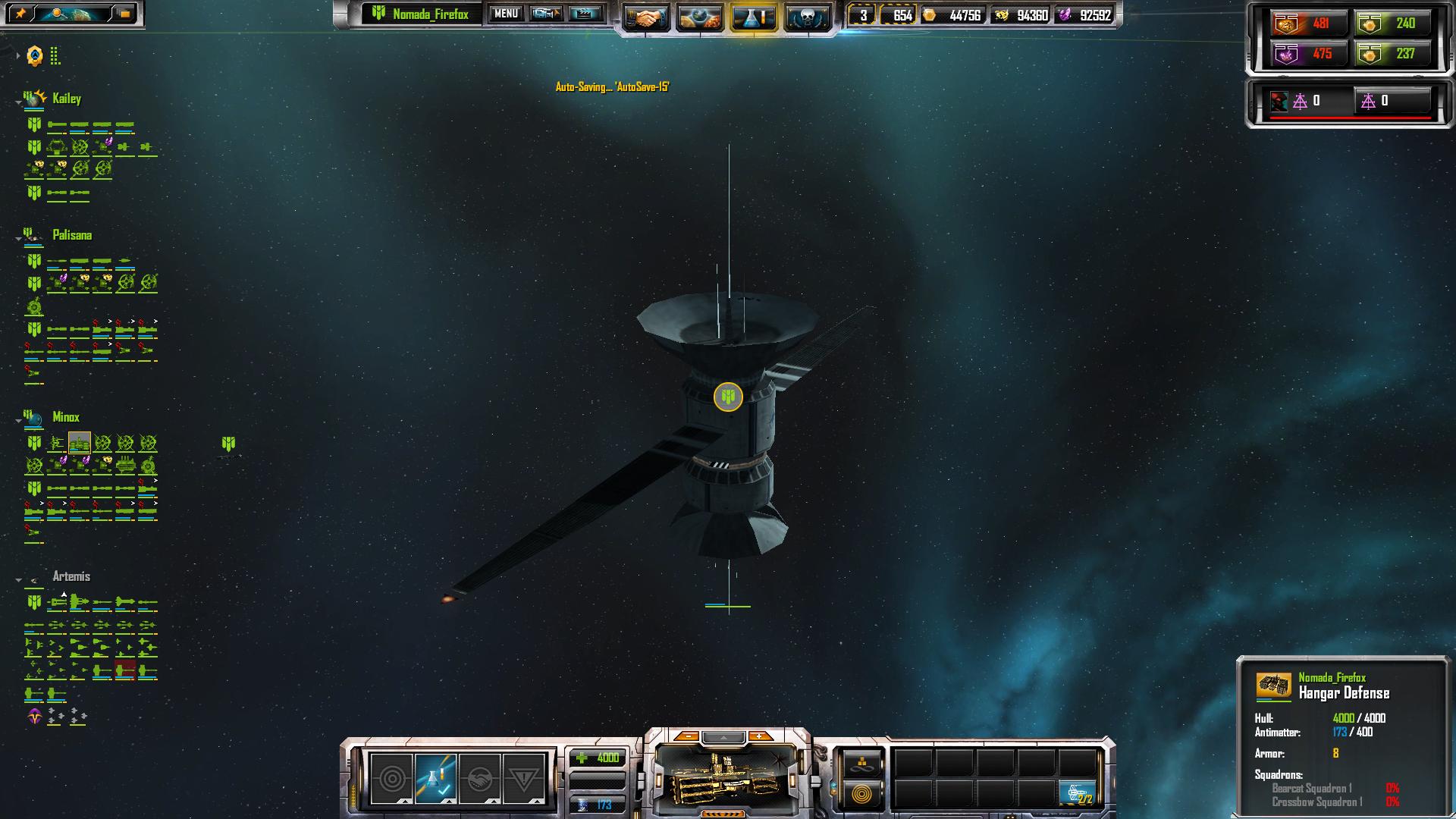Click the squadron 2/2 build slot
The width and height of the screenshot is (1456, 819).
[x=1078, y=793]
